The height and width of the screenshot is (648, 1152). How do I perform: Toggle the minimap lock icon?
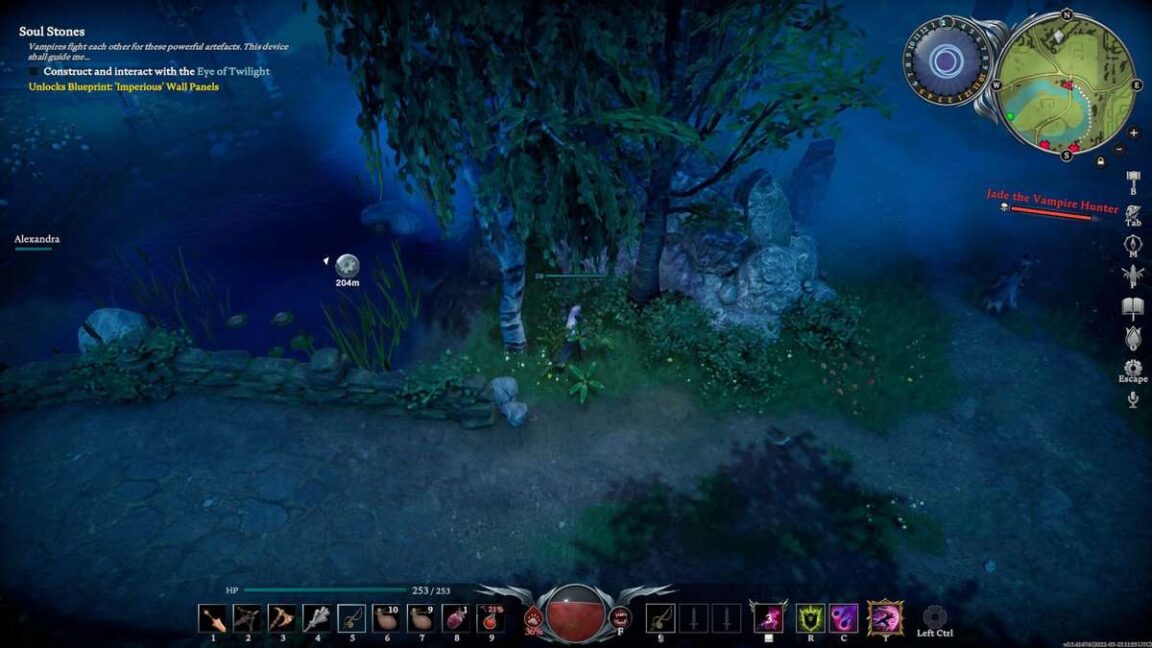pyautogui.click(x=1100, y=160)
